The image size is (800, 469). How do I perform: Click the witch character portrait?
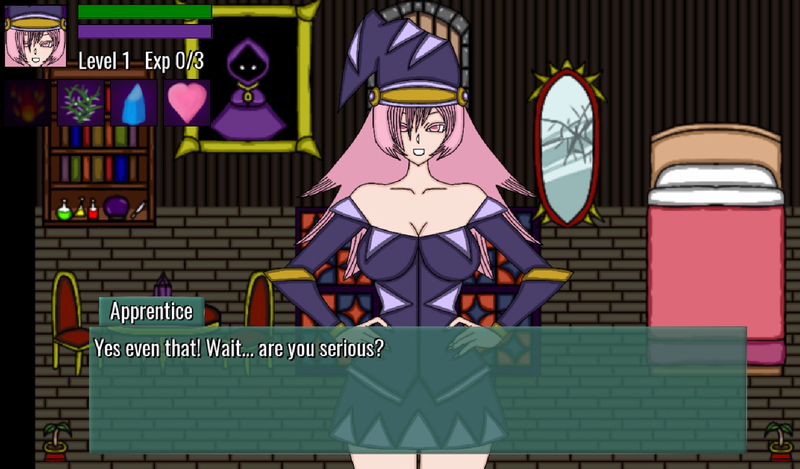35,36
